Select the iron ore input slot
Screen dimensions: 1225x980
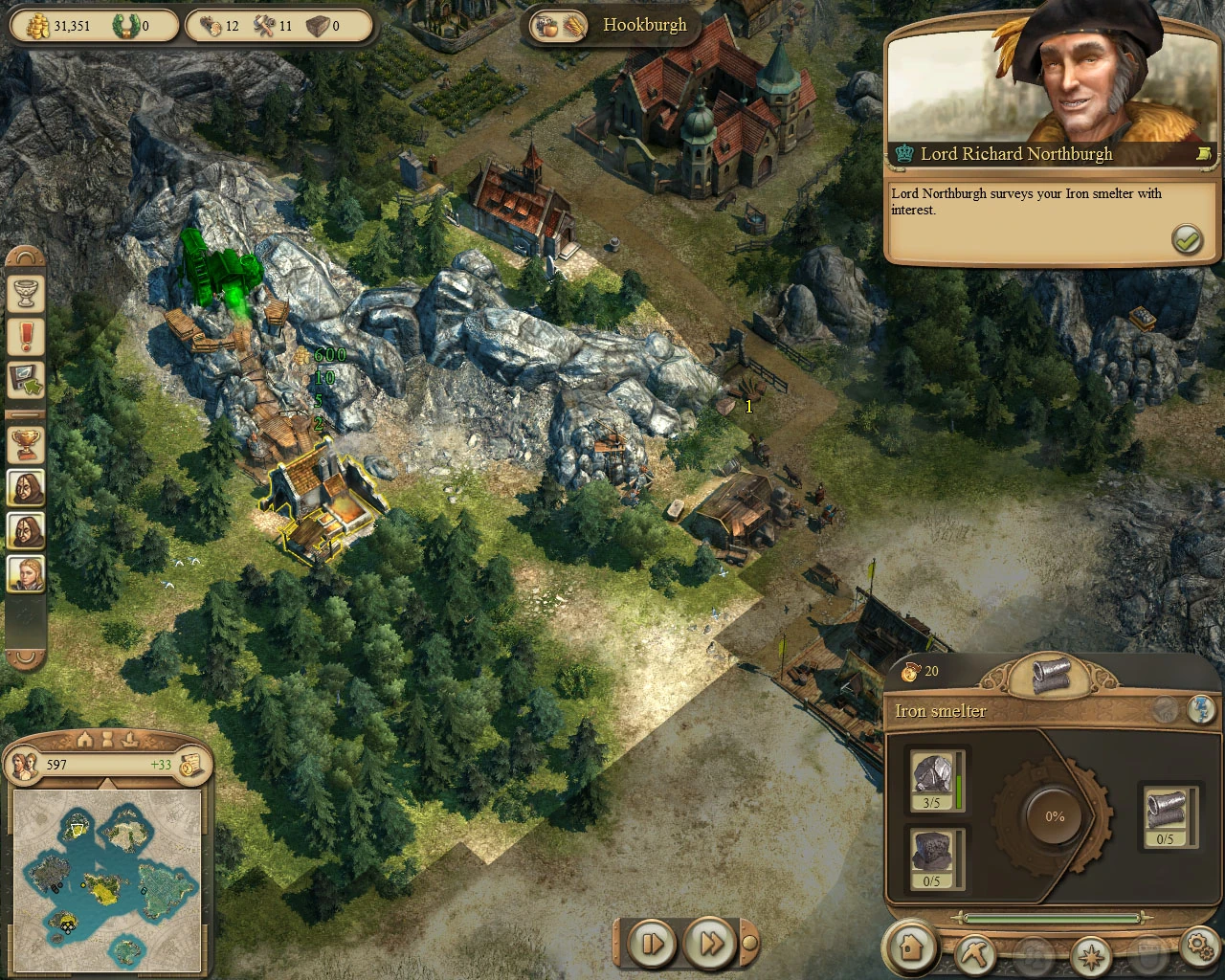point(932,781)
